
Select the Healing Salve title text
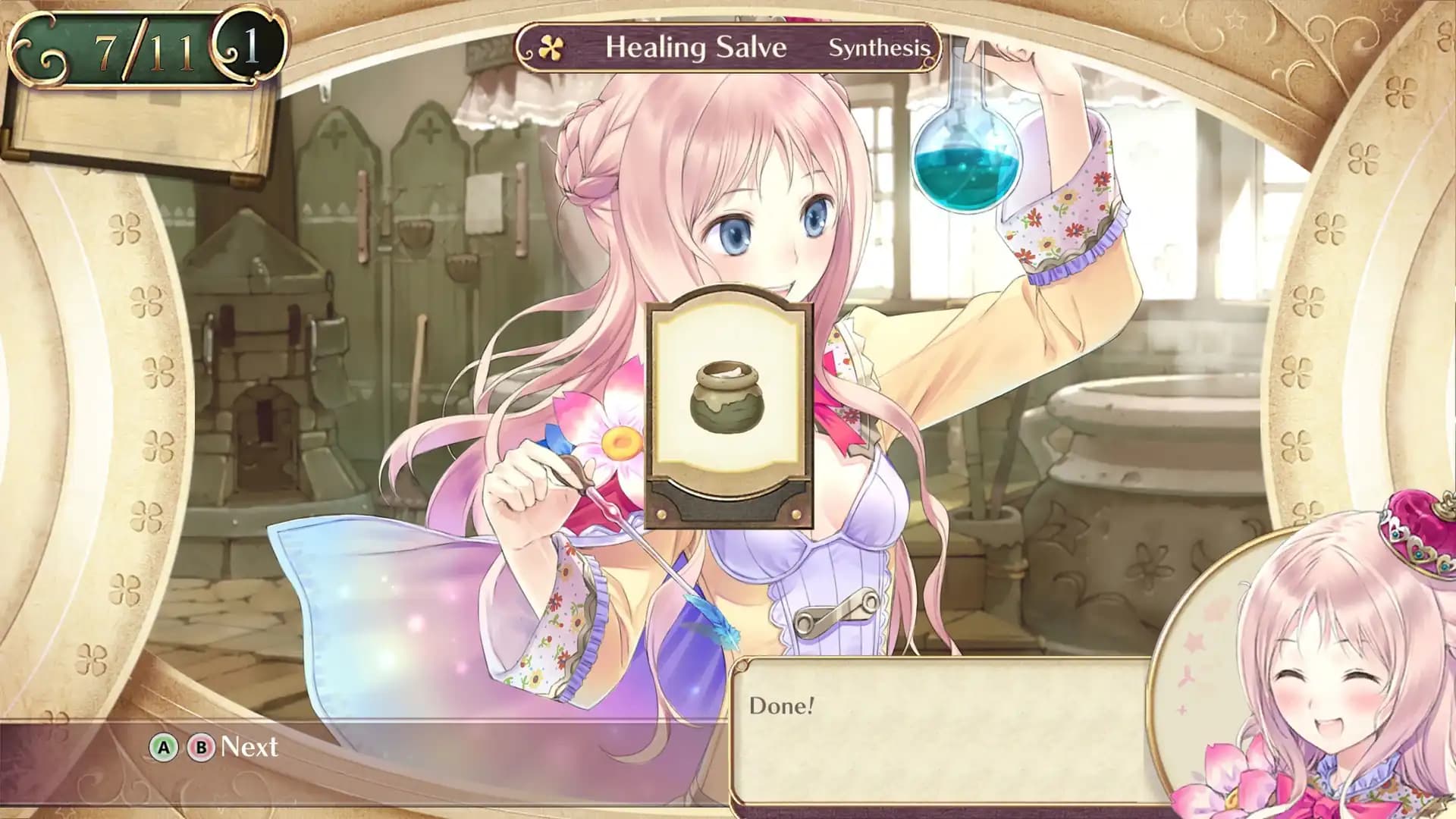click(696, 47)
